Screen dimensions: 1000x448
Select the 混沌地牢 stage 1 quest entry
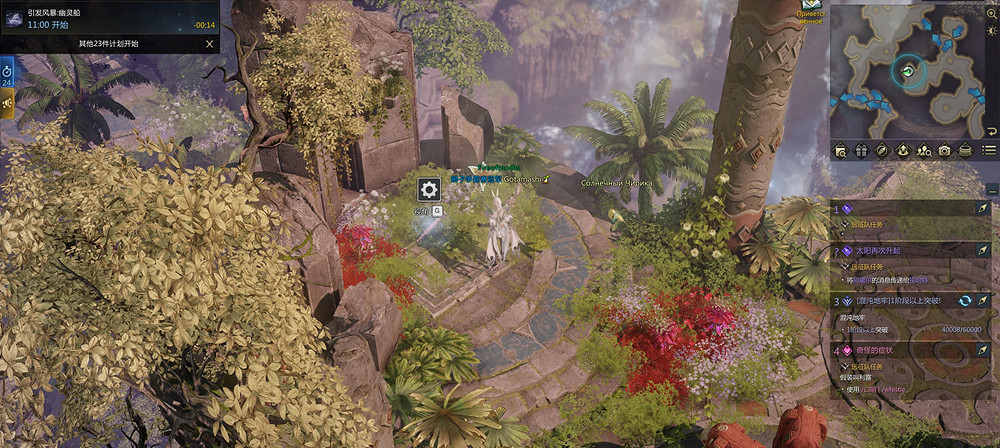pyautogui.click(x=900, y=300)
